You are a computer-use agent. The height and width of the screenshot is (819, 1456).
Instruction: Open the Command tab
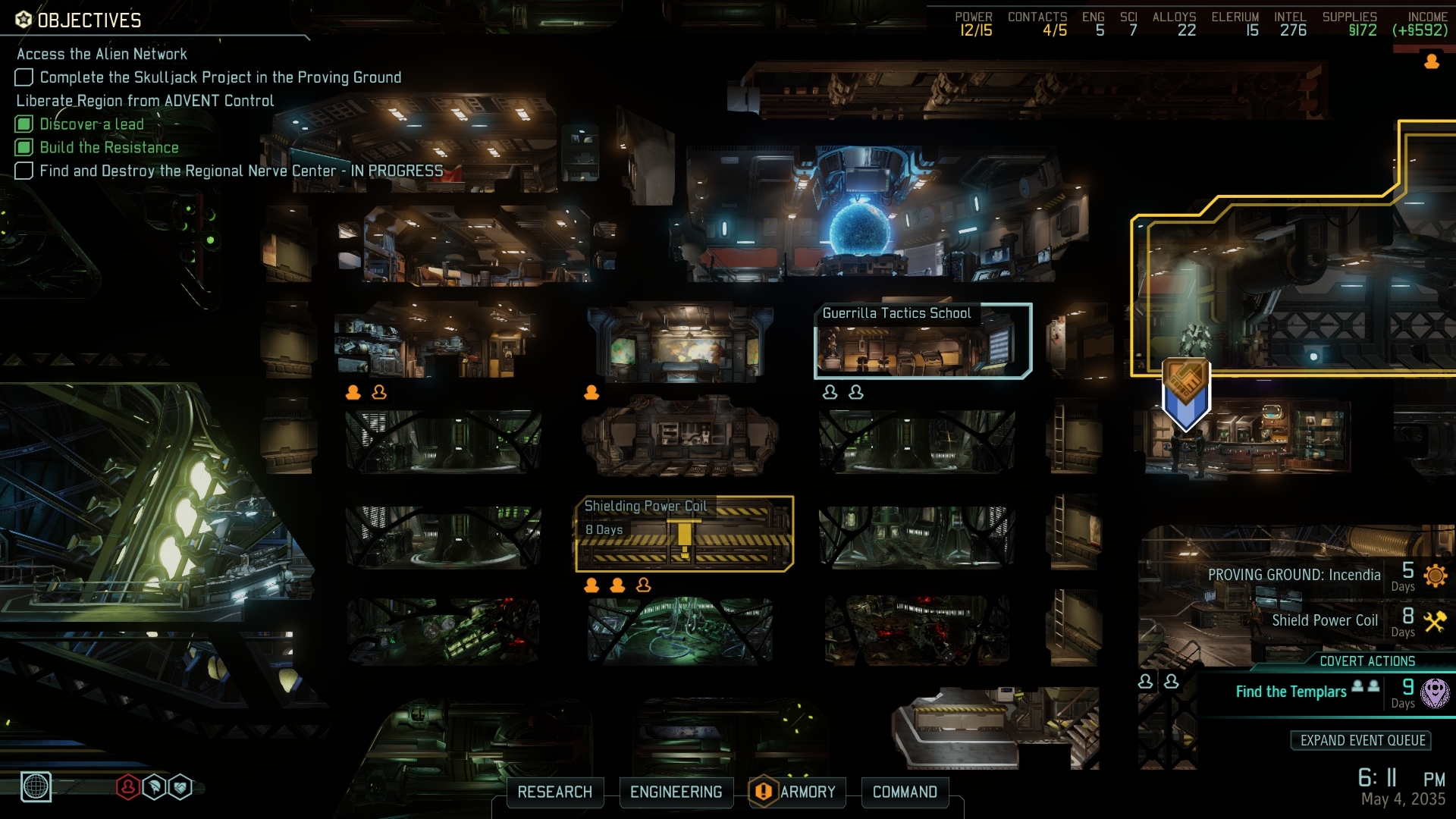[905, 792]
